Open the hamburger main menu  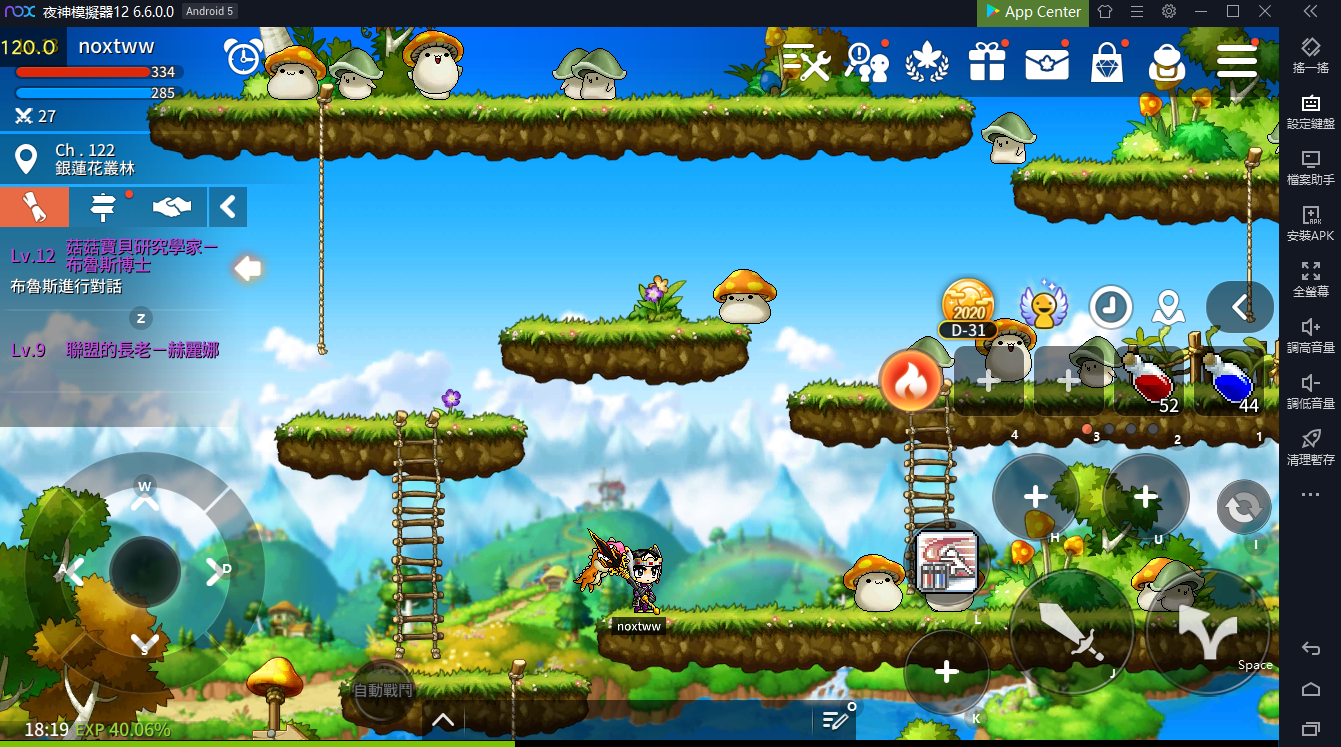click(1237, 62)
